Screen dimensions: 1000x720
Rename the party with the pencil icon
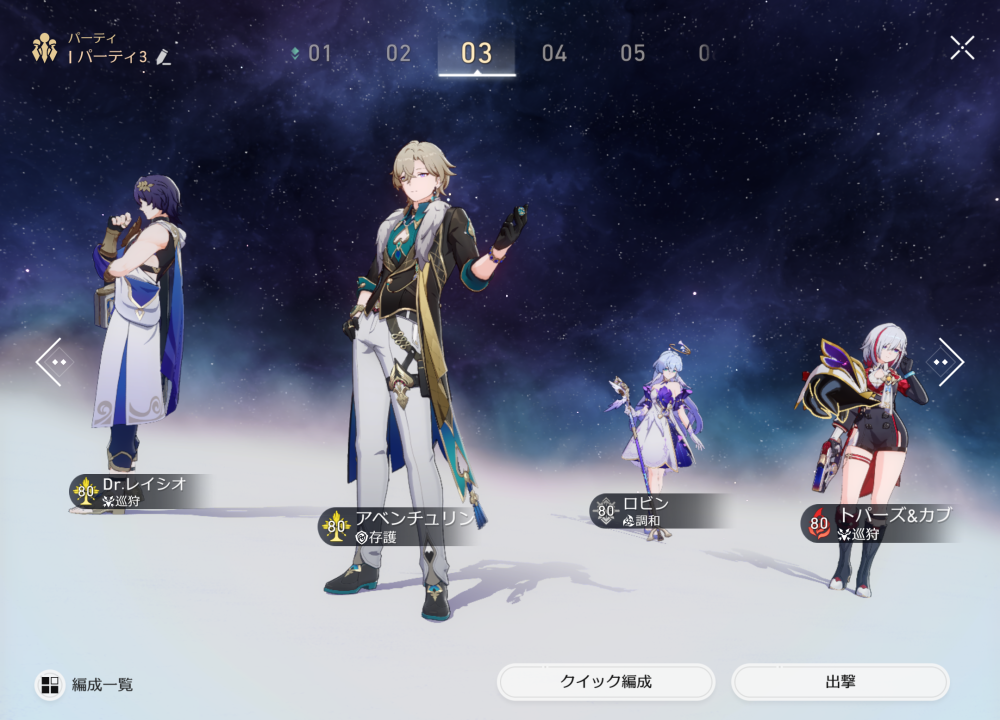(164, 58)
